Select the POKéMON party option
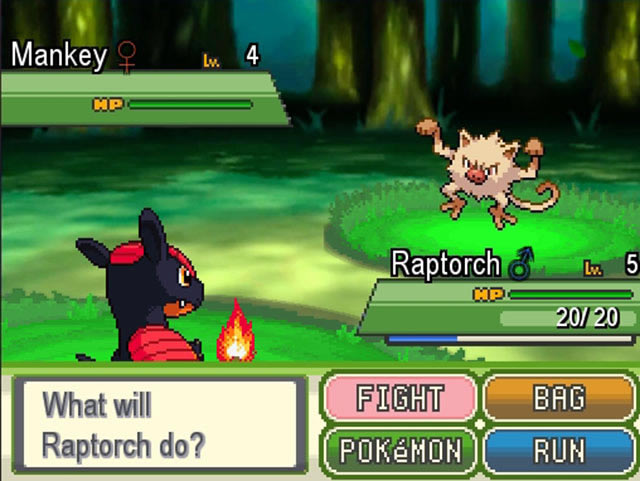This screenshot has width=640, height=481. tap(399, 450)
